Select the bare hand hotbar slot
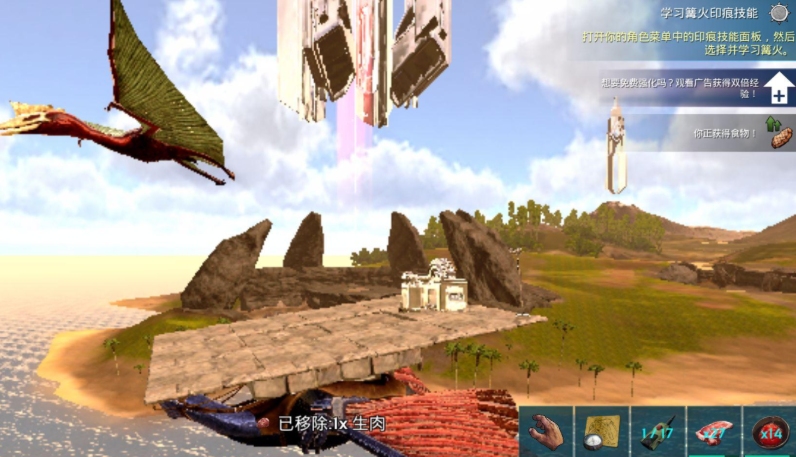The image size is (796, 457). [545, 432]
